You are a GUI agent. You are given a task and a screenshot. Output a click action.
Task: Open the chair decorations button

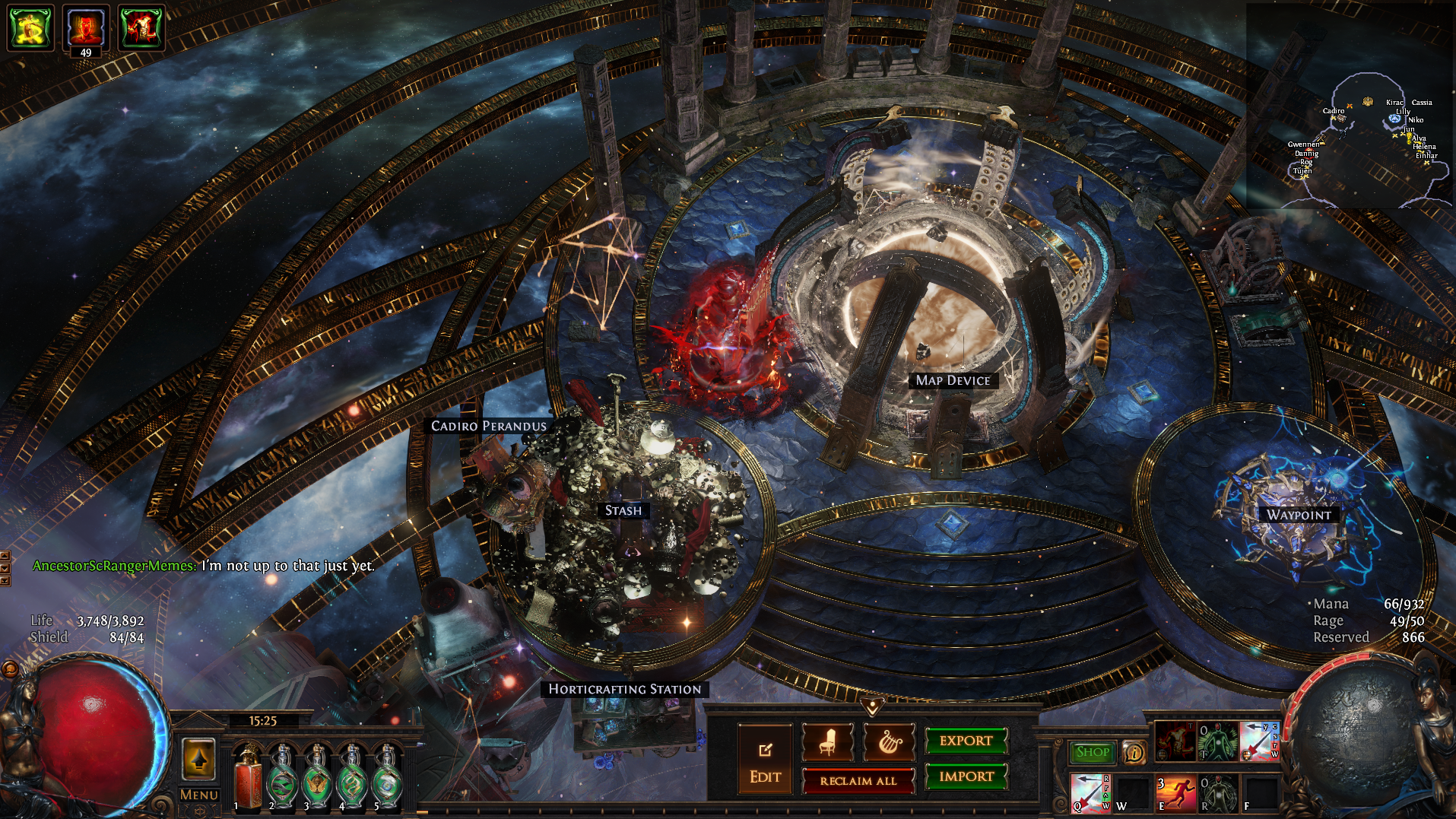(x=828, y=742)
